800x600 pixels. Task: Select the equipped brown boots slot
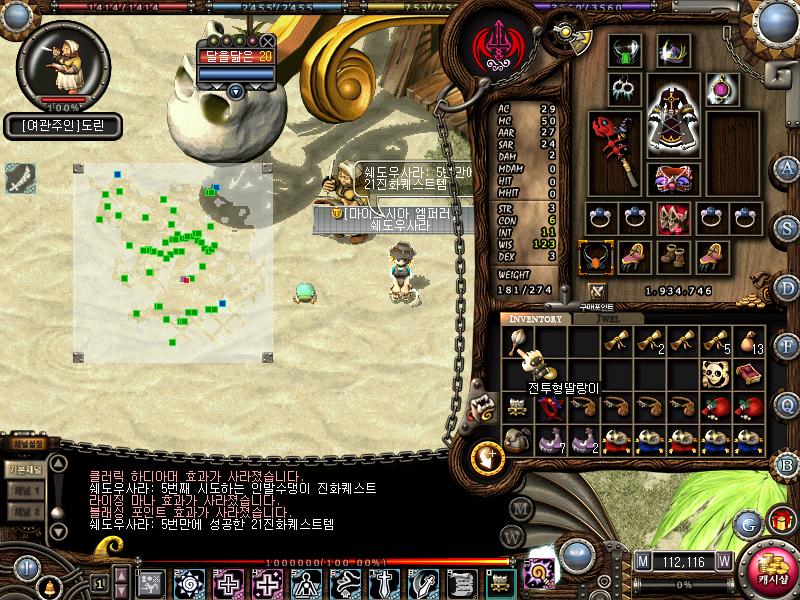point(670,257)
